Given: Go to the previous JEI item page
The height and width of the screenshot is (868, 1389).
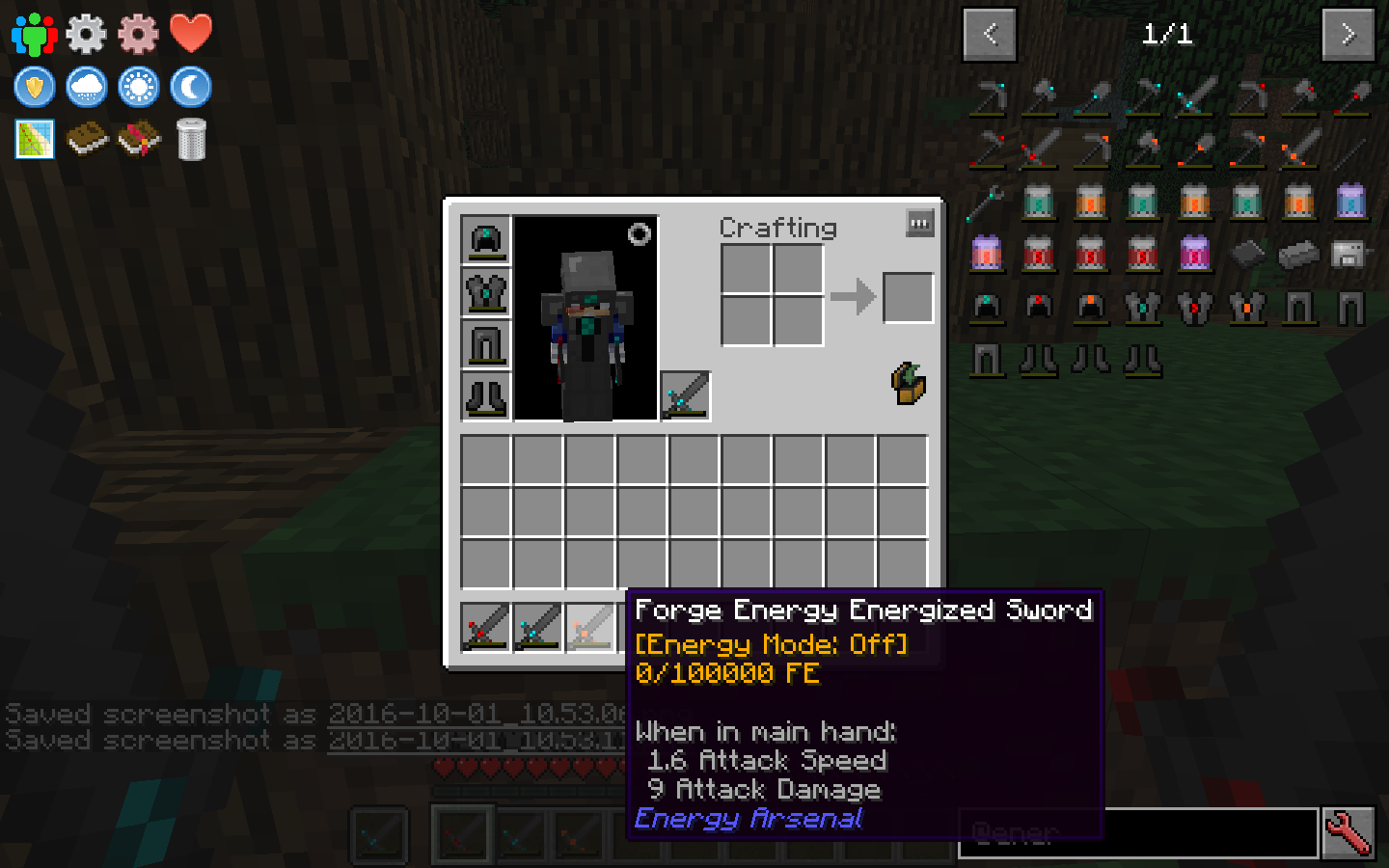Looking at the screenshot, I should 990,33.
